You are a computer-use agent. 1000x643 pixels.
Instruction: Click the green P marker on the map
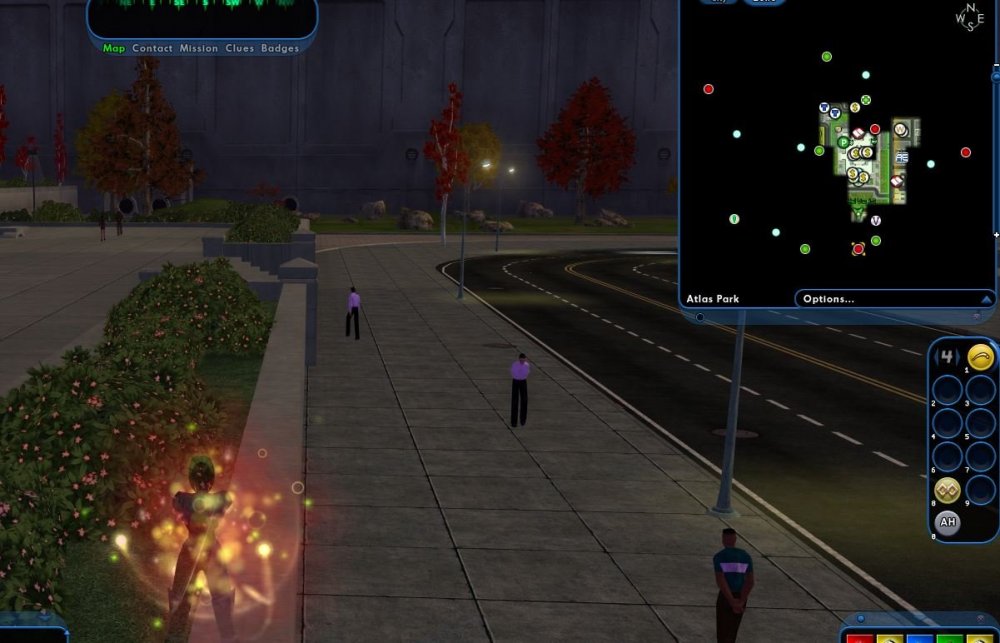coord(843,143)
